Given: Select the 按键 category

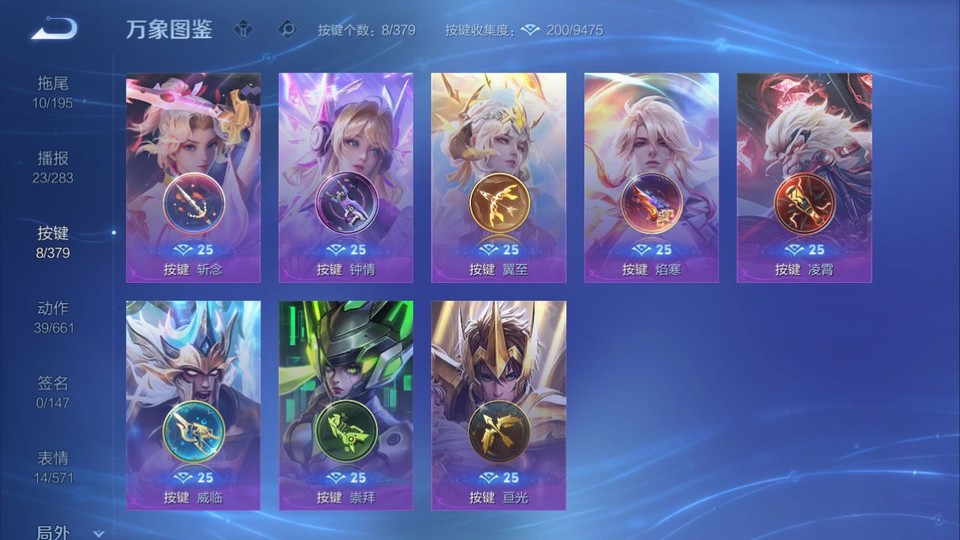Looking at the screenshot, I should pos(53,241).
